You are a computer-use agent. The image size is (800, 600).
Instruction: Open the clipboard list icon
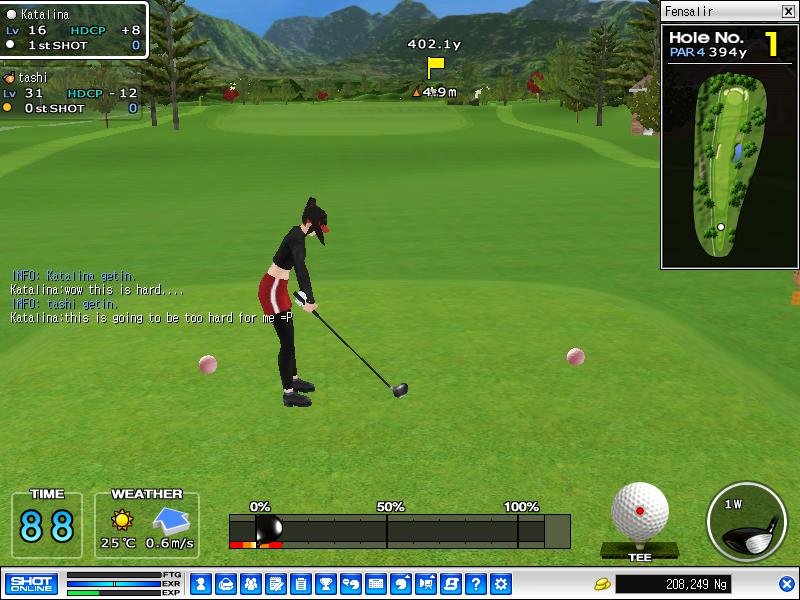point(300,583)
